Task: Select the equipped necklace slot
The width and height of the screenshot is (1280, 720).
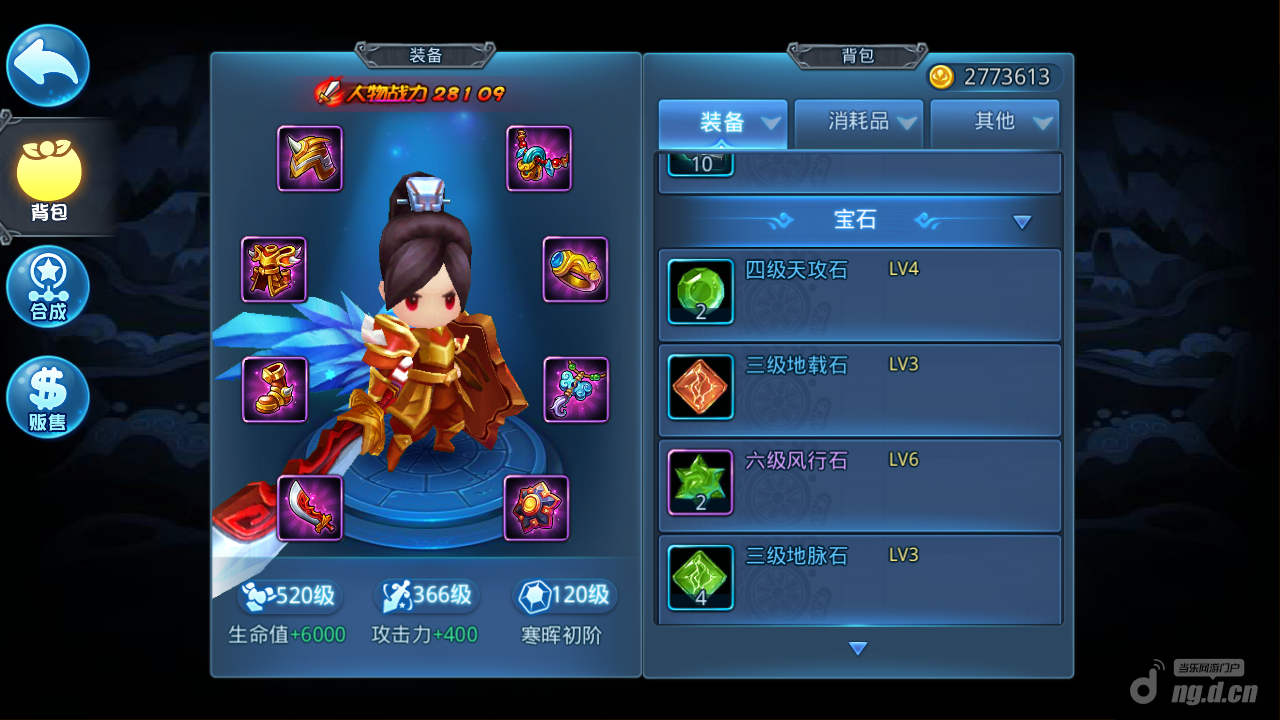Action: (539, 158)
